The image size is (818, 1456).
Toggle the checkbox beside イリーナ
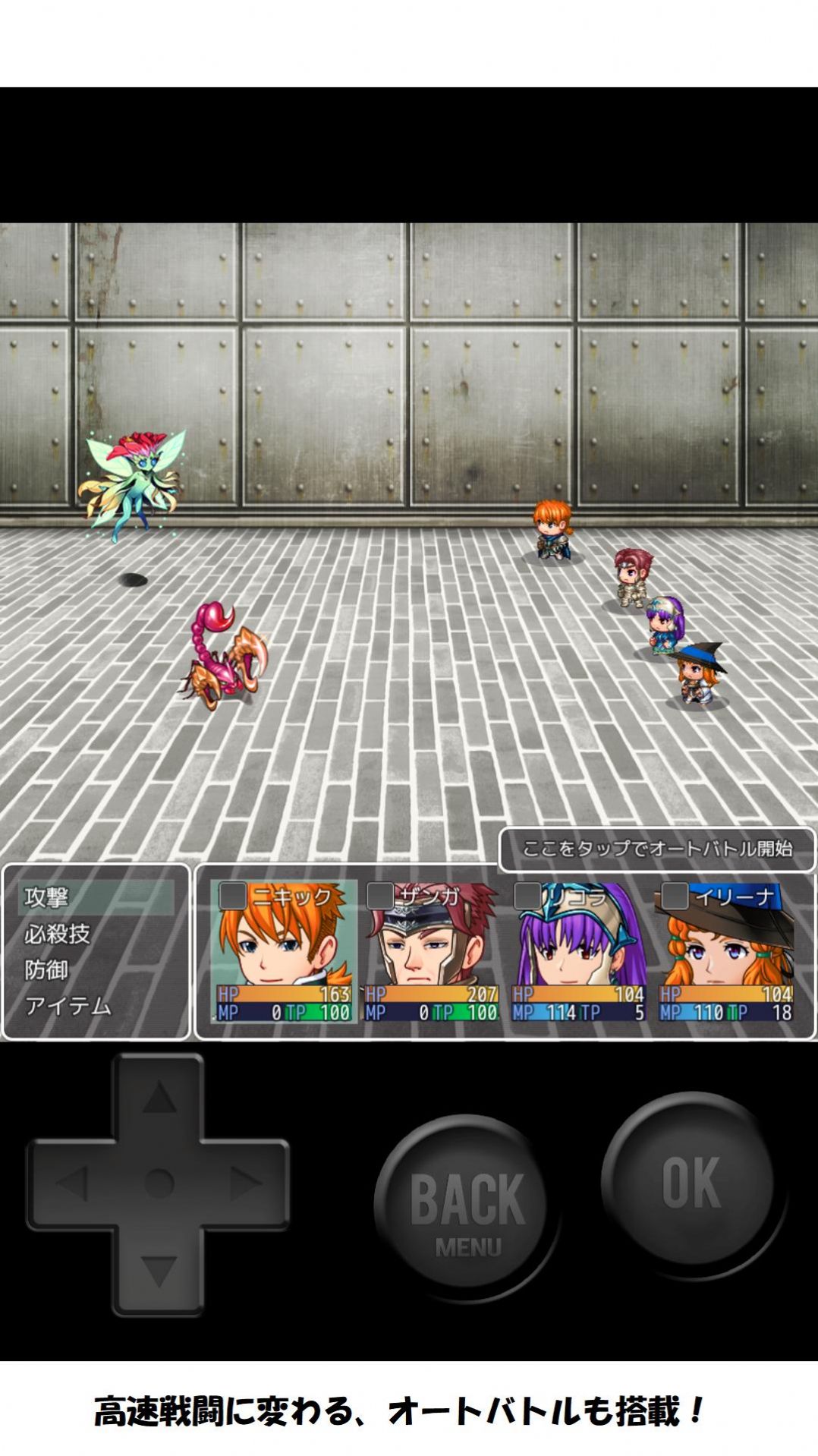coord(675,896)
